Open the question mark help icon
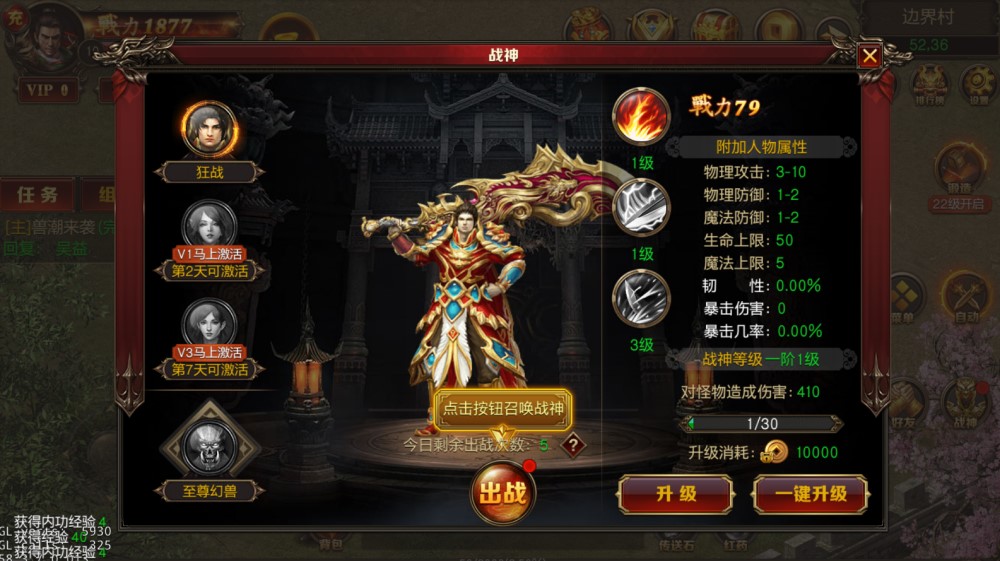The width and height of the screenshot is (1000, 561). click(572, 445)
